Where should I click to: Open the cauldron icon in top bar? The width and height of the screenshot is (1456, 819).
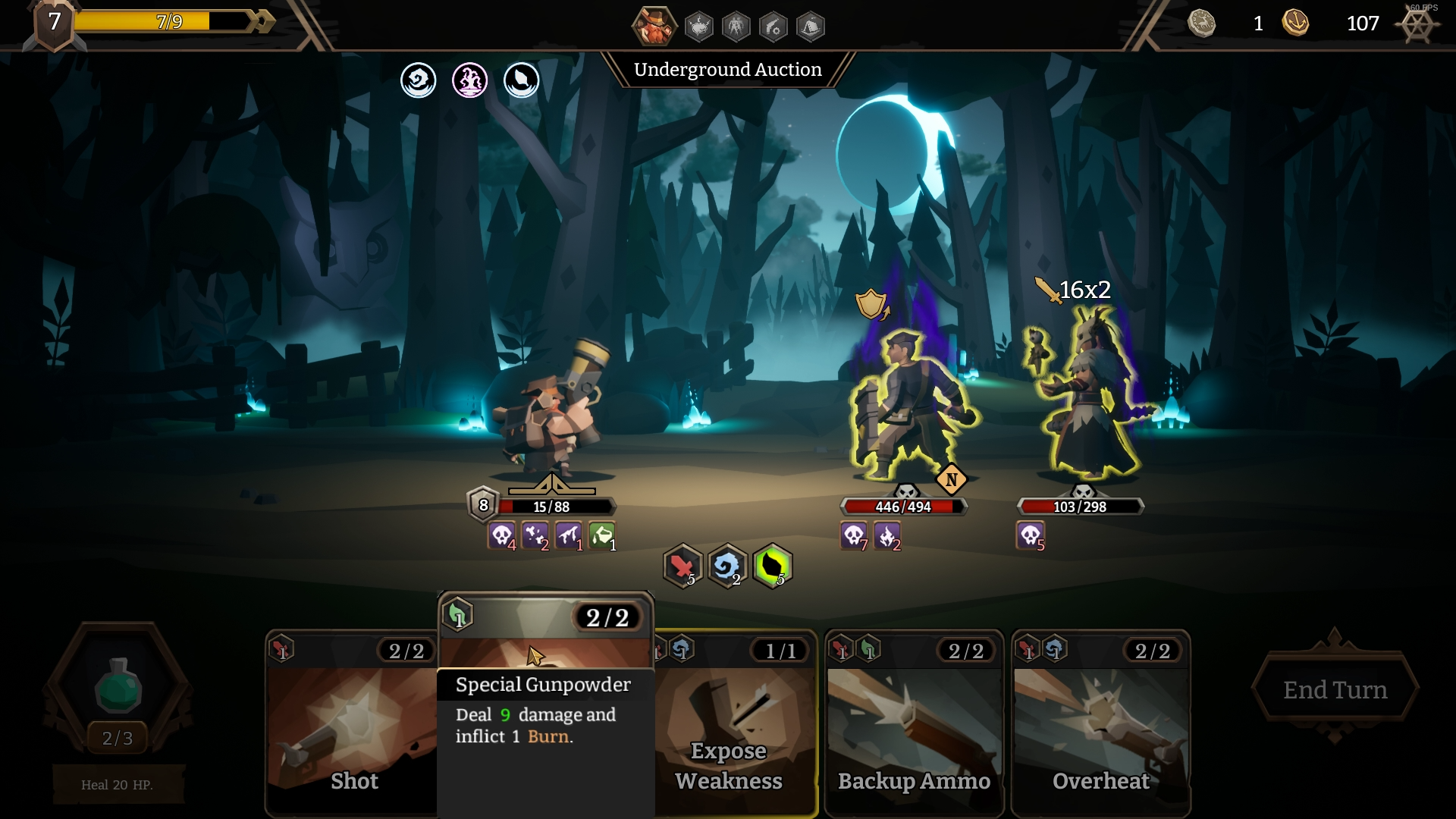[x=698, y=27]
